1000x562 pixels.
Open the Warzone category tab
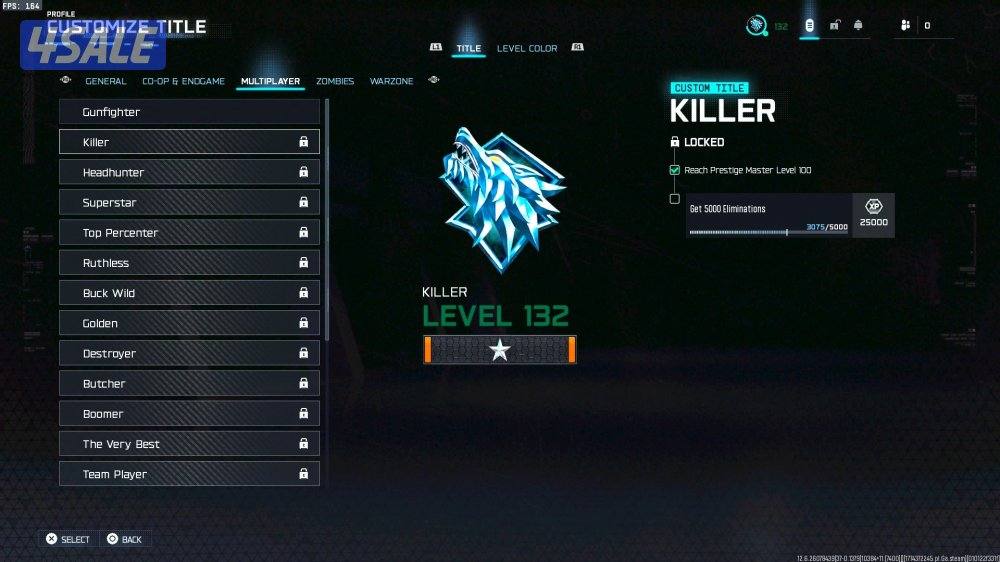pyautogui.click(x=391, y=81)
